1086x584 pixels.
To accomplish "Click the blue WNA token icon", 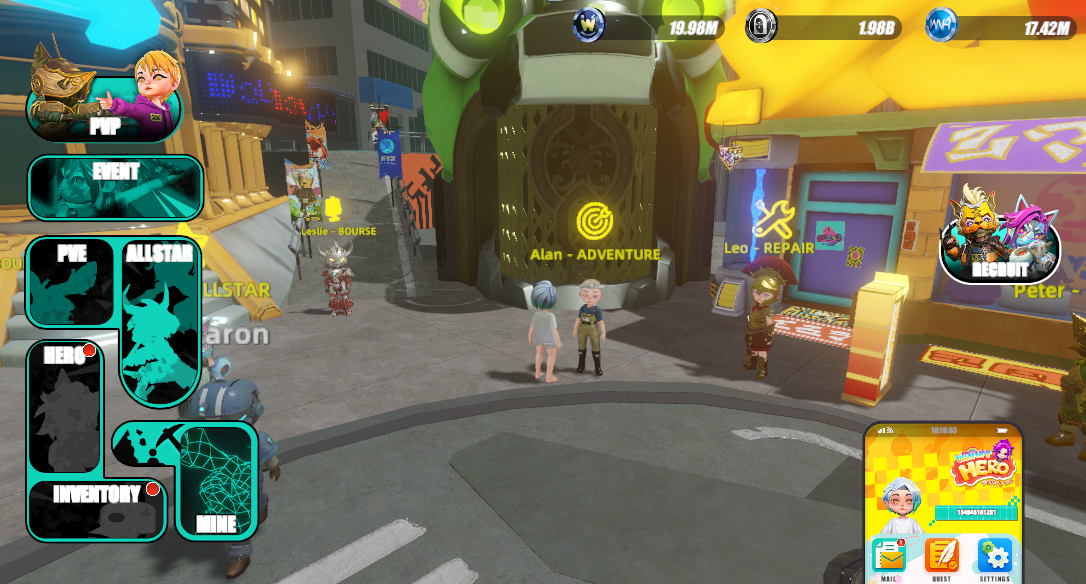I will pos(941,25).
